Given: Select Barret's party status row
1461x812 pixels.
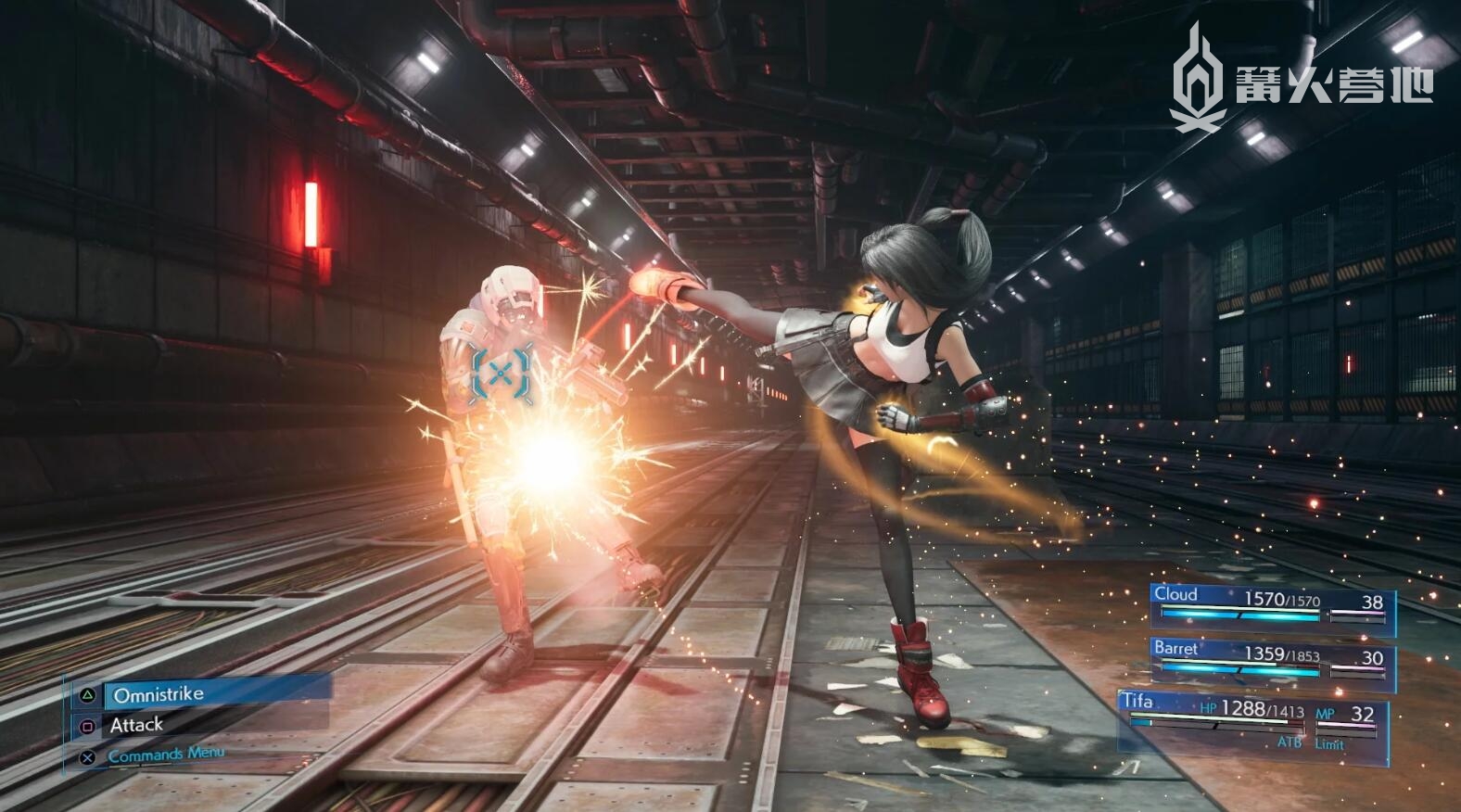Looking at the screenshot, I should pyautogui.click(x=1272, y=660).
